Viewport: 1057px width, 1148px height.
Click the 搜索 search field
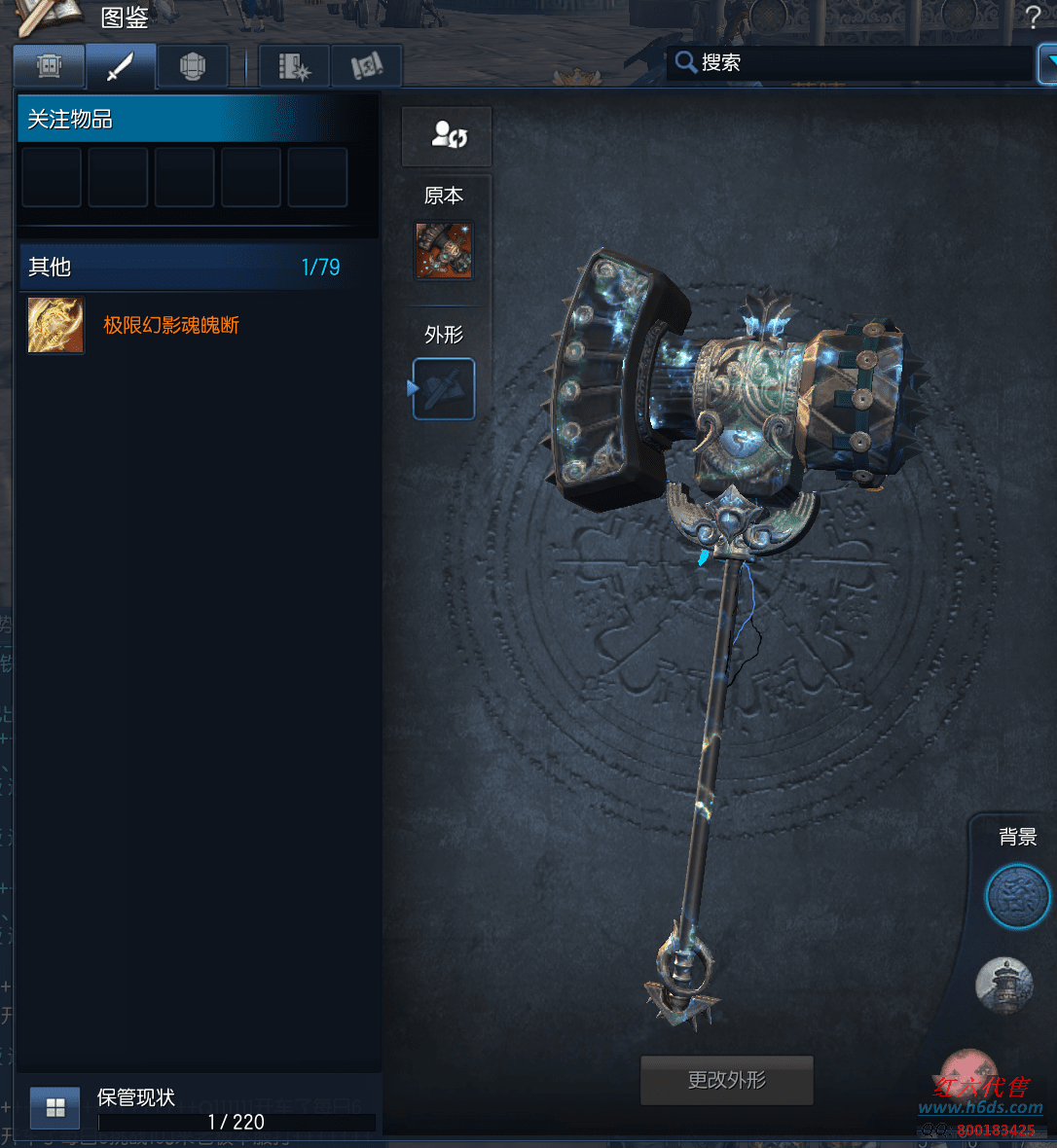tap(857, 63)
